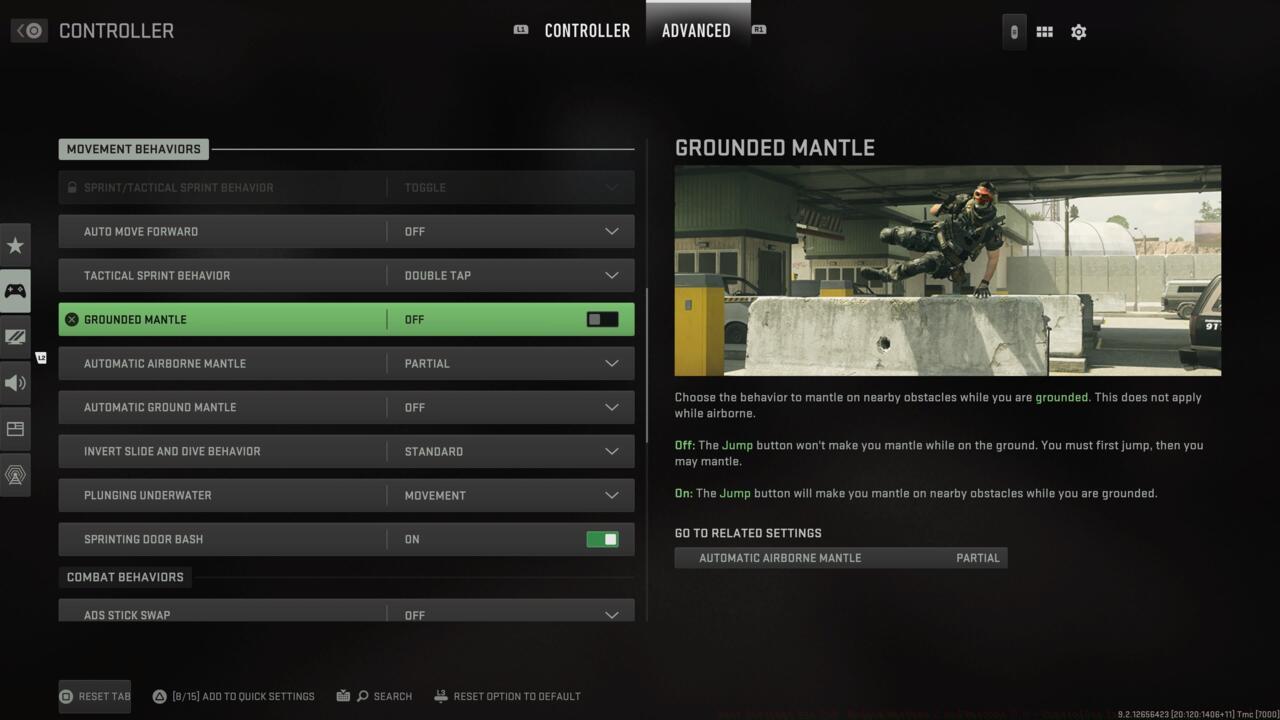Switch to the Controller tab
This screenshot has width=1280, height=720.
click(587, 30)
